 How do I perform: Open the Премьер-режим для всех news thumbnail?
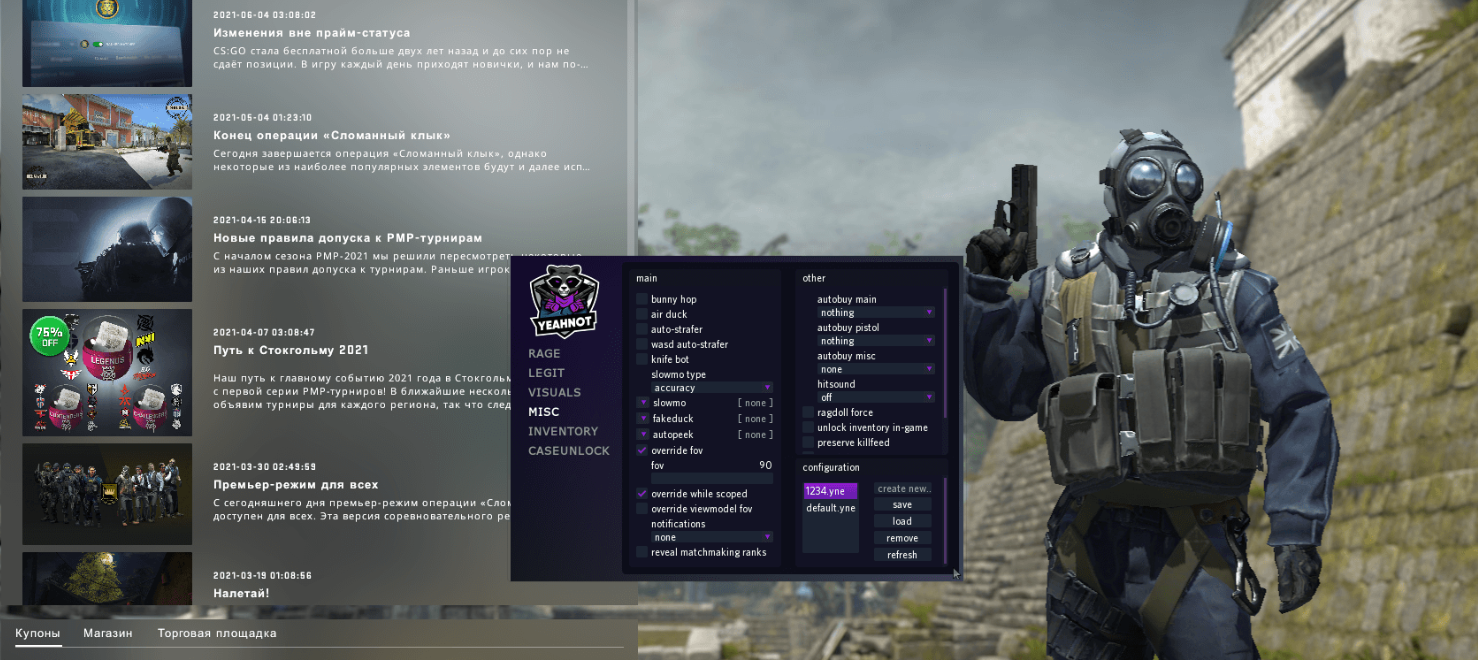pos(107,494)
